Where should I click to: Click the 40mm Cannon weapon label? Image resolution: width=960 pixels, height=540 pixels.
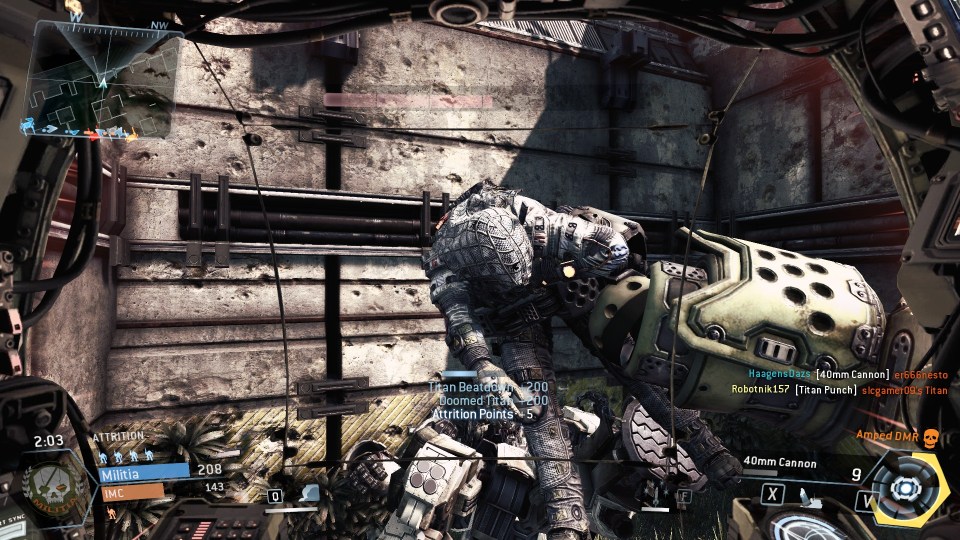pos(779,463)
